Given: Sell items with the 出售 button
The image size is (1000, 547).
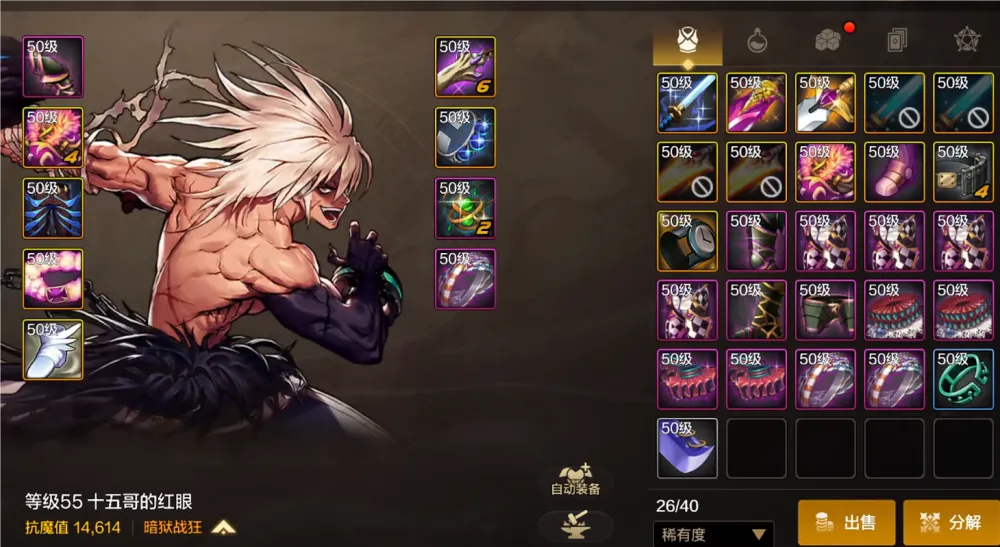Looking at the screenshot, I should click(846, 522).
